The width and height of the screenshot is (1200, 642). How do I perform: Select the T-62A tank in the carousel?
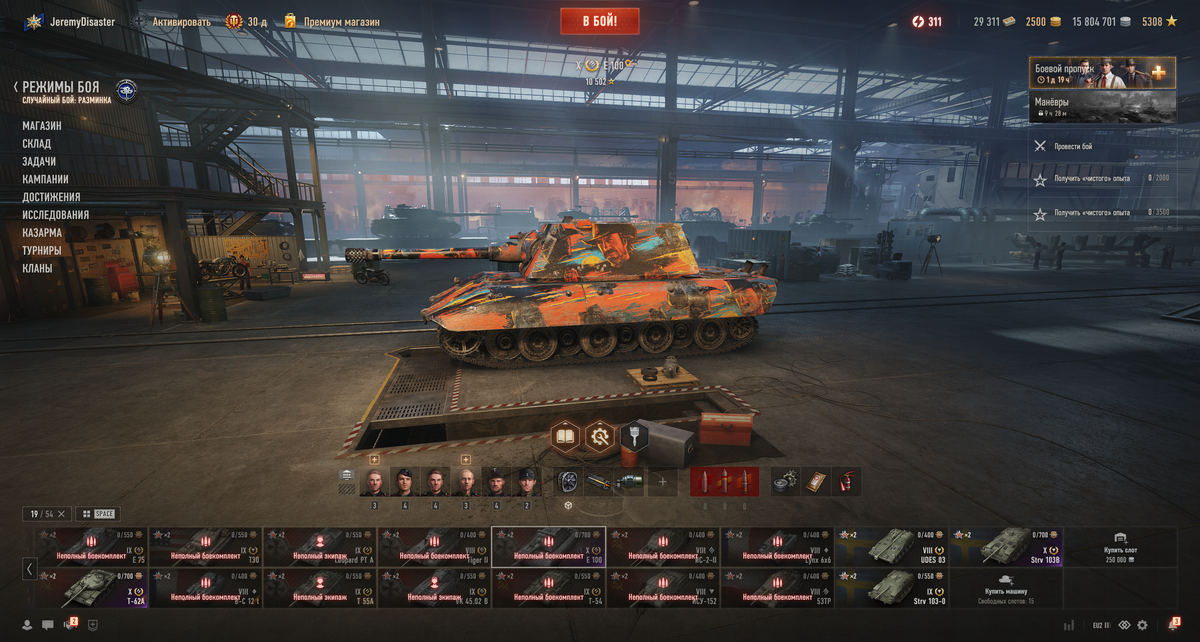pyautogui.click(x=91, y=590)
